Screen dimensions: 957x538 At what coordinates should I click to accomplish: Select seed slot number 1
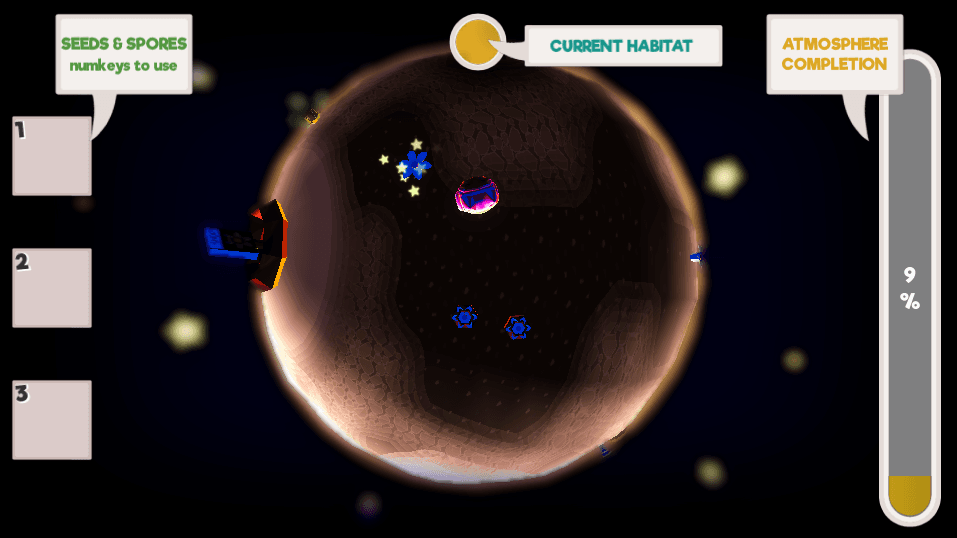pyautogui.click(x=52, y=156)
